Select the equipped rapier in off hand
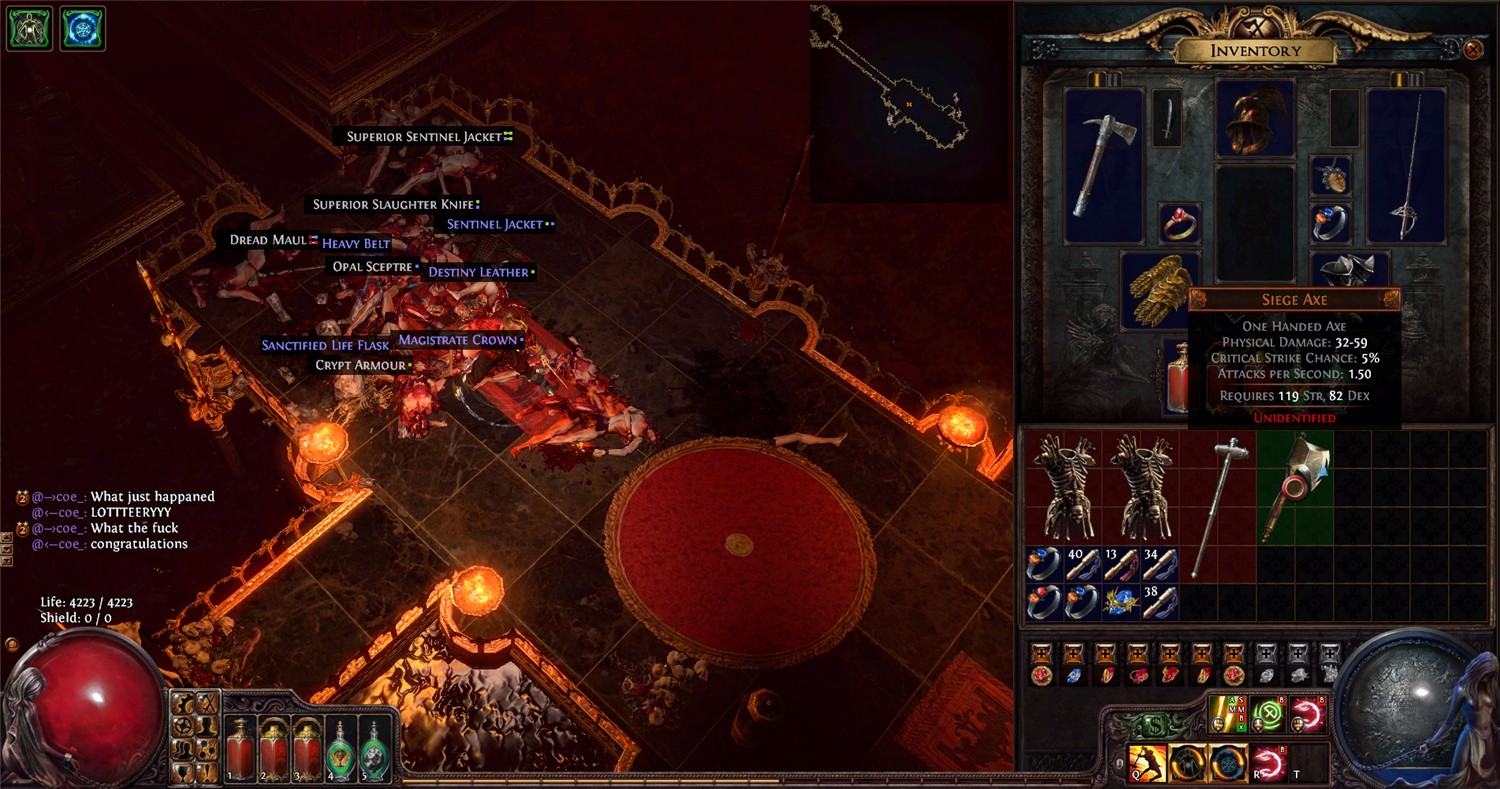 1406,165
